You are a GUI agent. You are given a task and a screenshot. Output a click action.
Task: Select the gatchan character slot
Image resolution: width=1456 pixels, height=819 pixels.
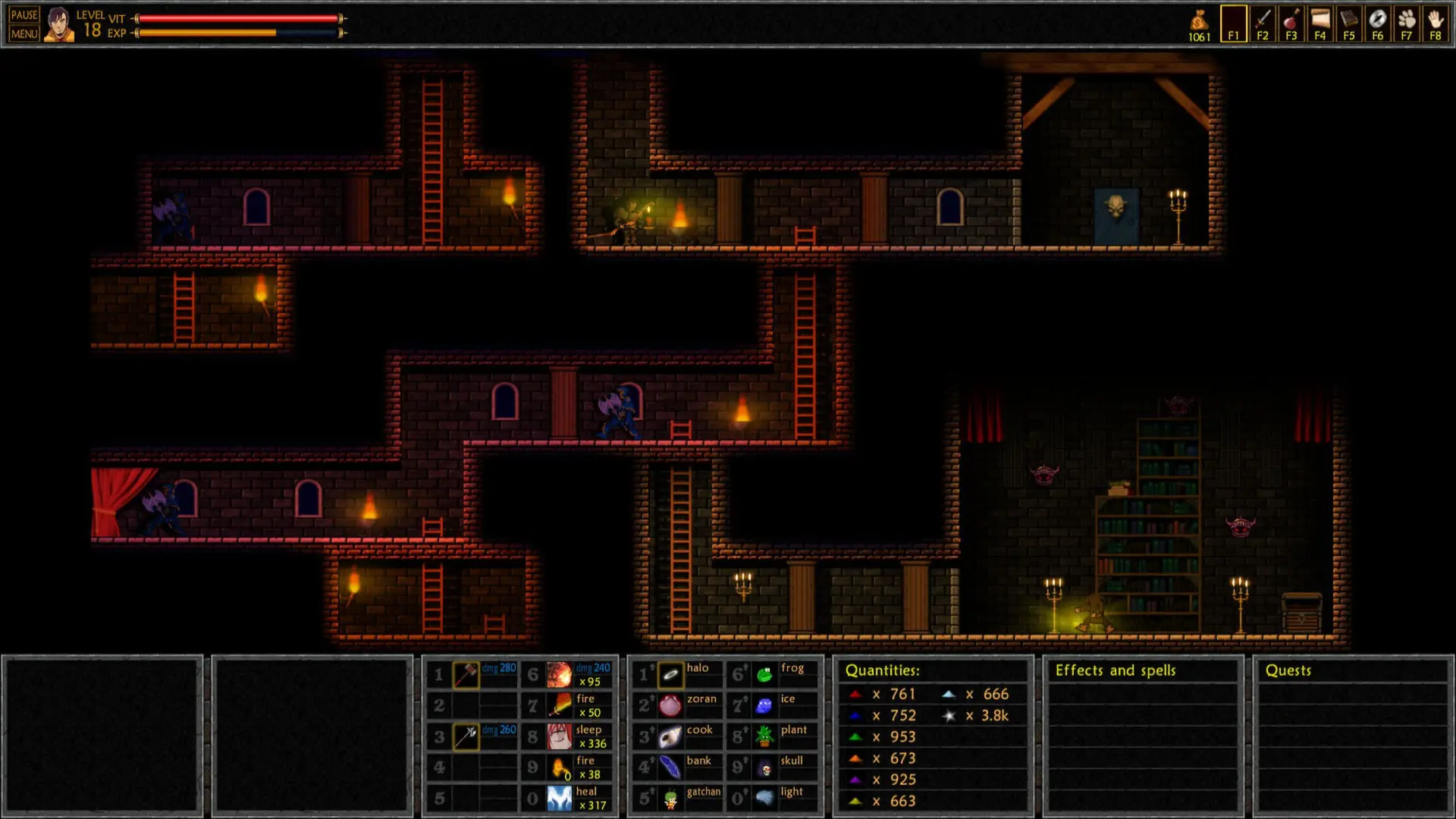pyautogui.click(x=671, y=799)
